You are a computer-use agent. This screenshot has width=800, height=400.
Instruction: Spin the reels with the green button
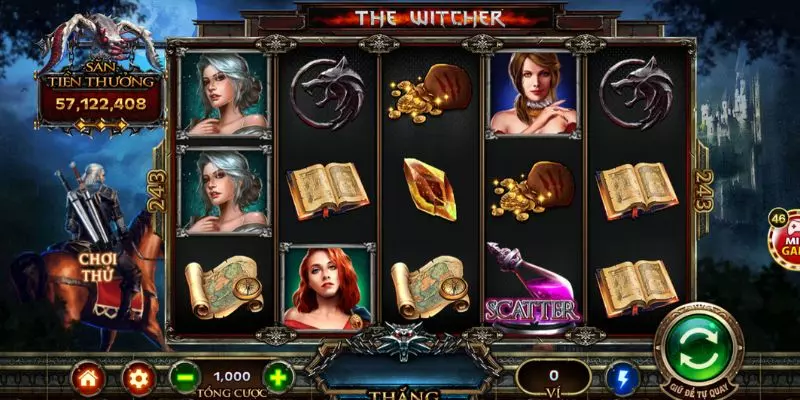click(x=699, y=347)
